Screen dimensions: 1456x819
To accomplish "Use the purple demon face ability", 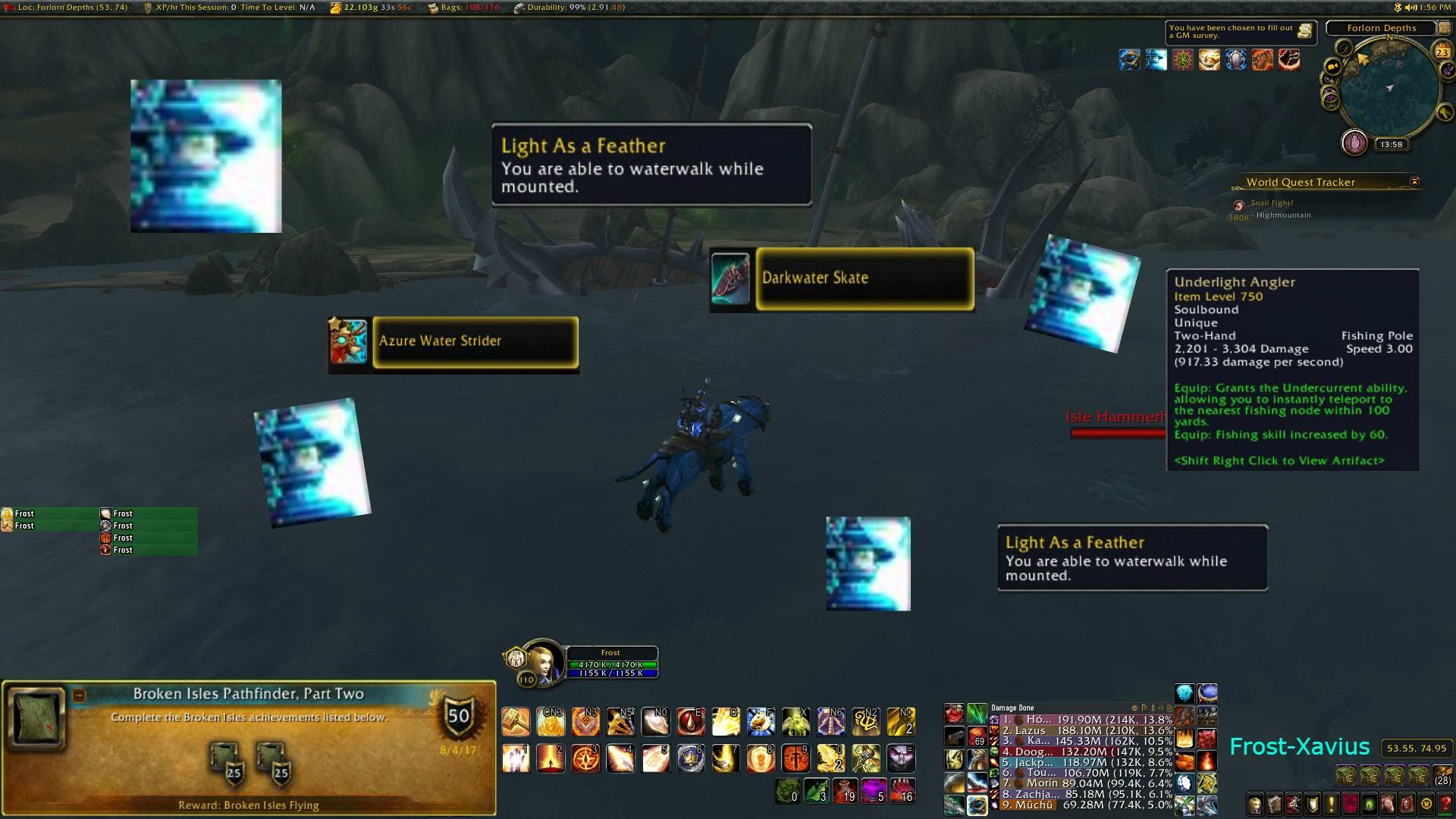I will [902, 758].
